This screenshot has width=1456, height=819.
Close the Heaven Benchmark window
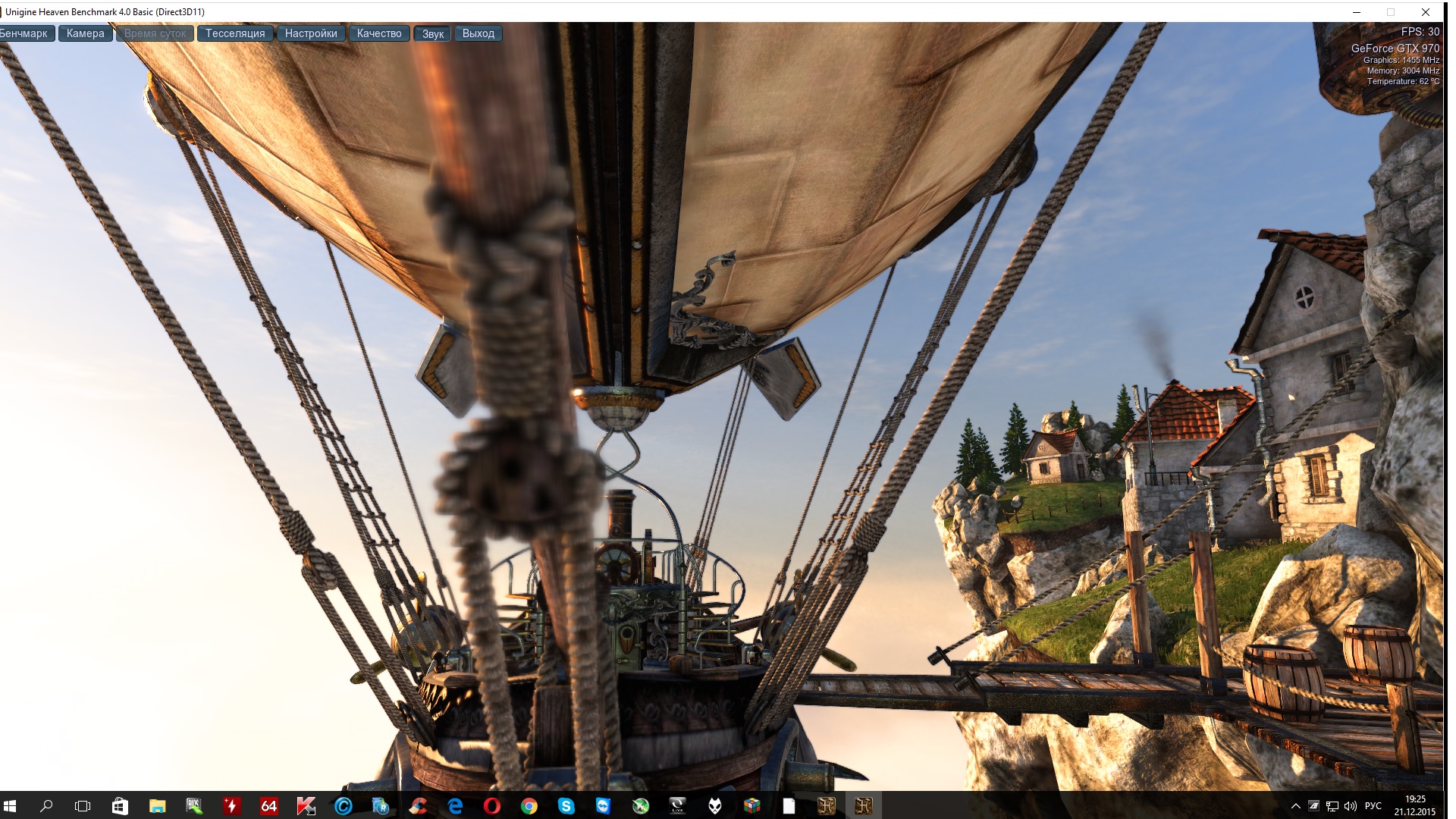pyautogui.click(x=1425, y=12)
